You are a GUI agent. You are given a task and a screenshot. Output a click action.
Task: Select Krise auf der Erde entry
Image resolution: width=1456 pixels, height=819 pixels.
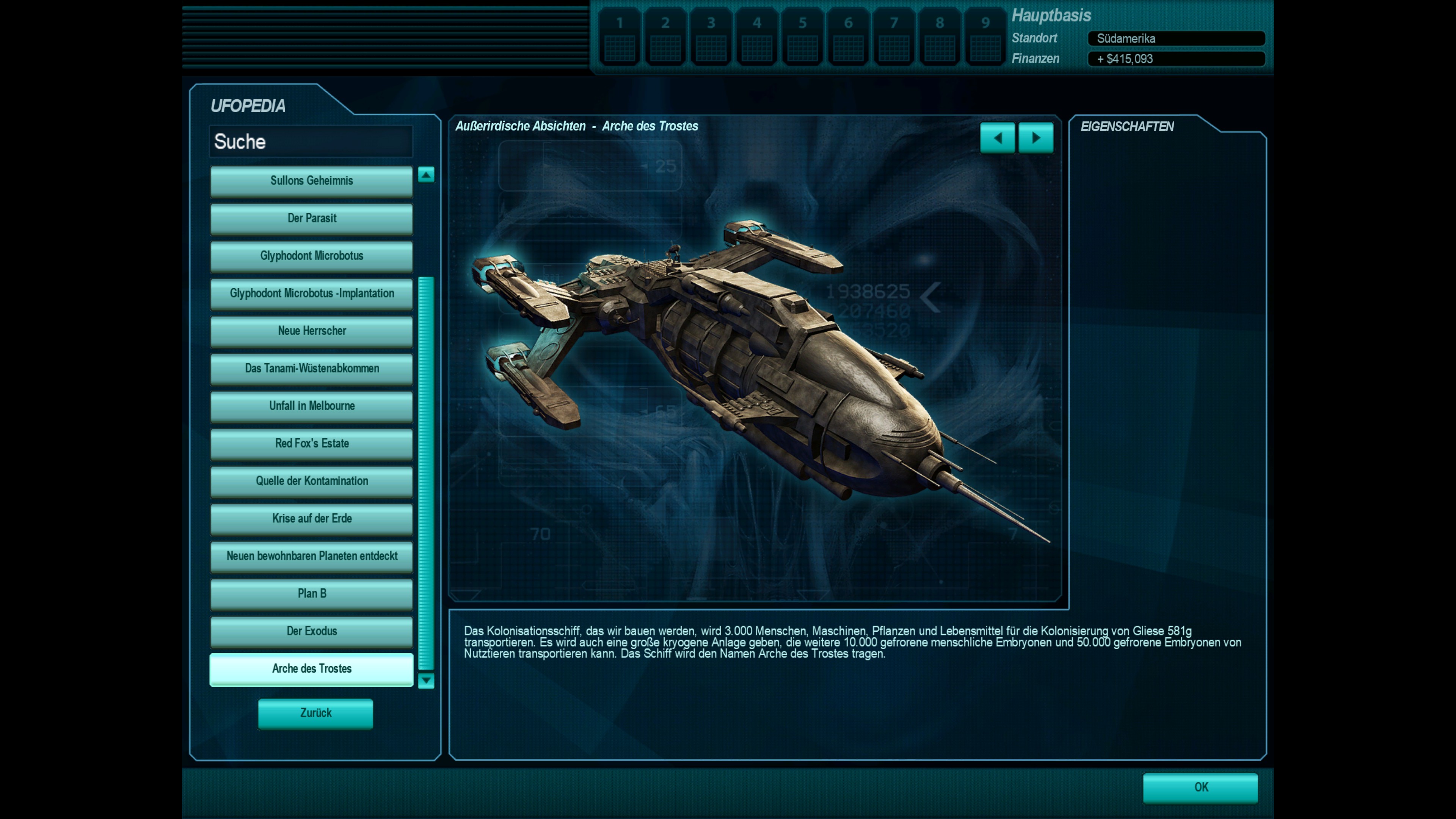311,519
